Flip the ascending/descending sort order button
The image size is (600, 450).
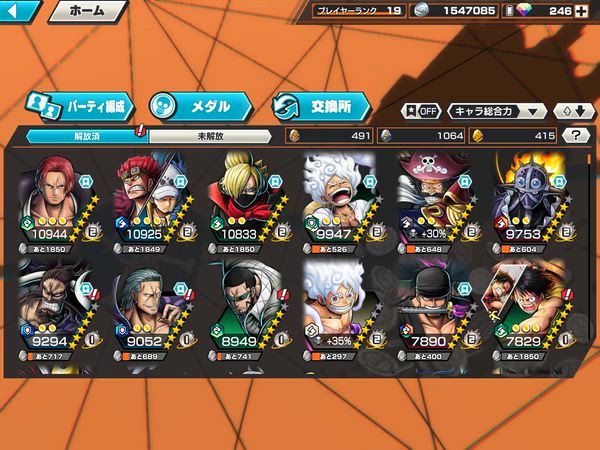click(571, 111)
